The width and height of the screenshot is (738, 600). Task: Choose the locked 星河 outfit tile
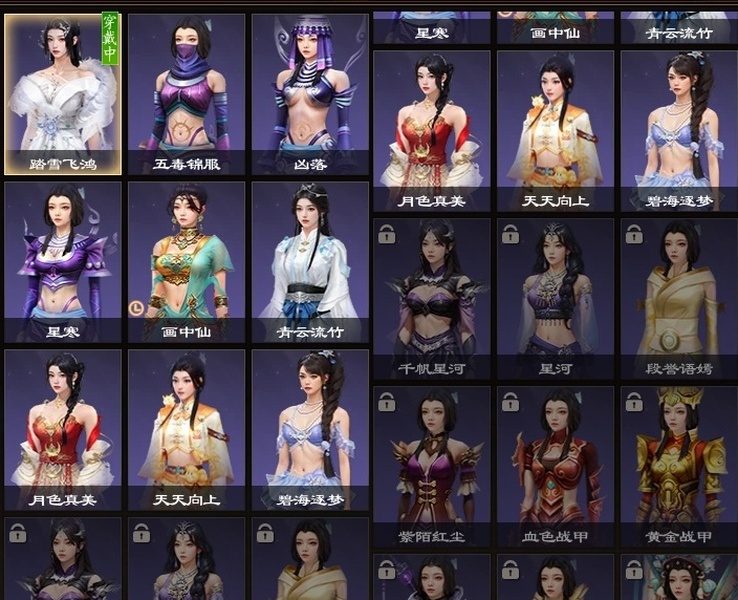tap(555, 298)
